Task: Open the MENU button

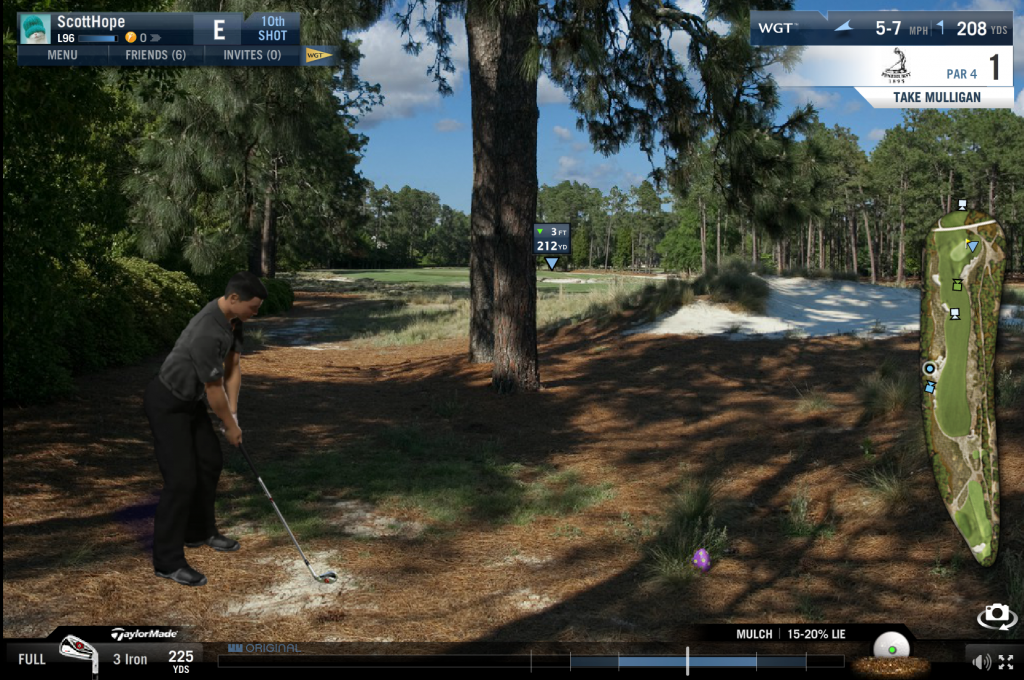Action: pyautogui.click(x=62, y=55)
